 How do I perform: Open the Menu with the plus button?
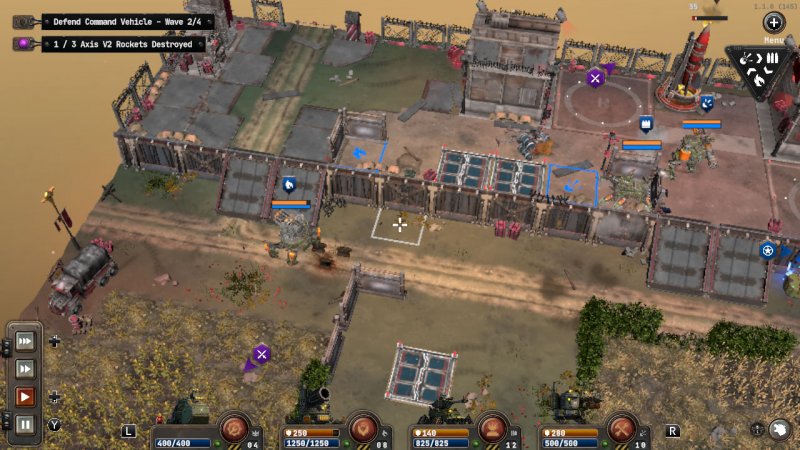coord(774,23)
